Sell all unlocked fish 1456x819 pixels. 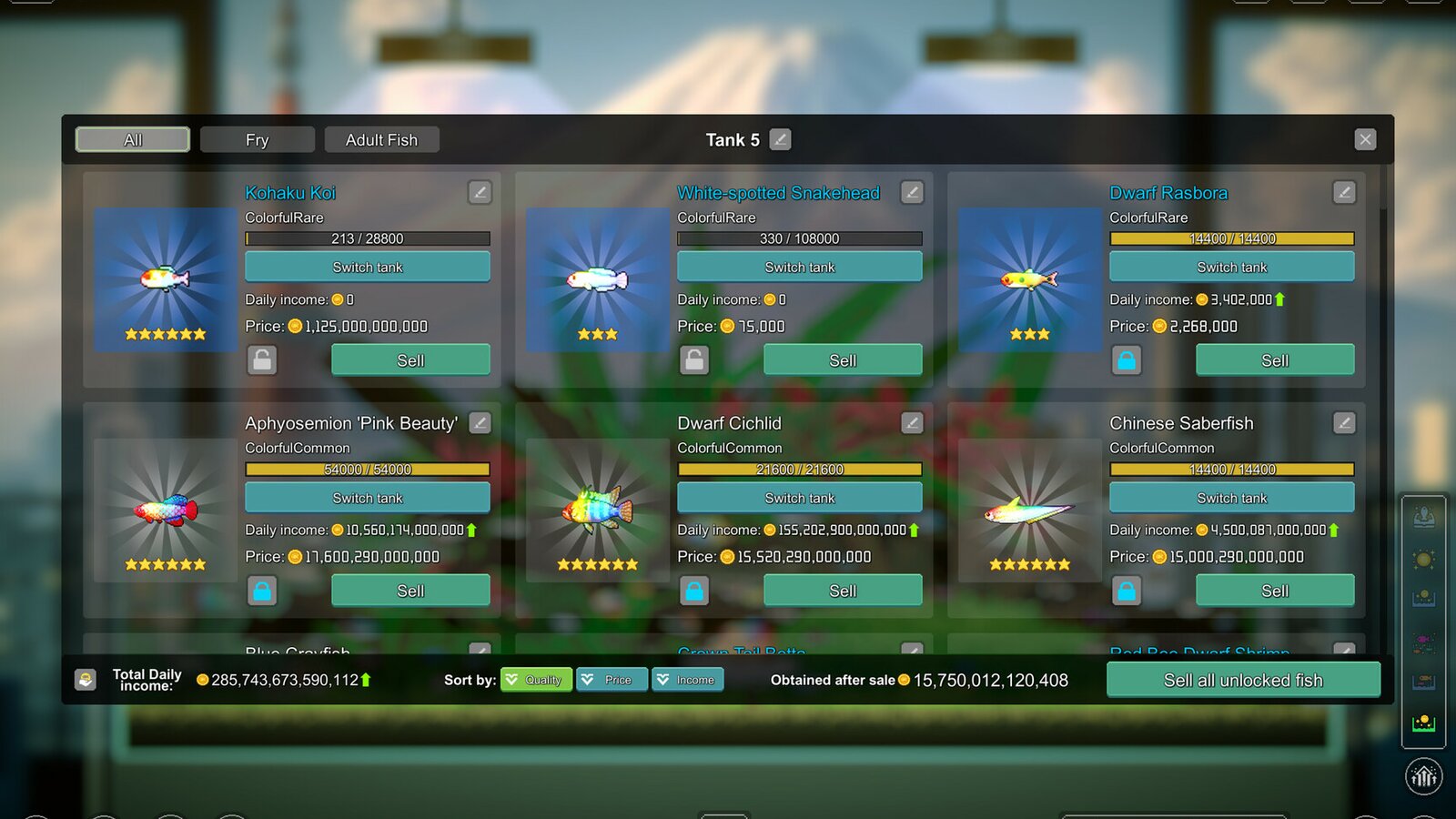(1243, 680)
